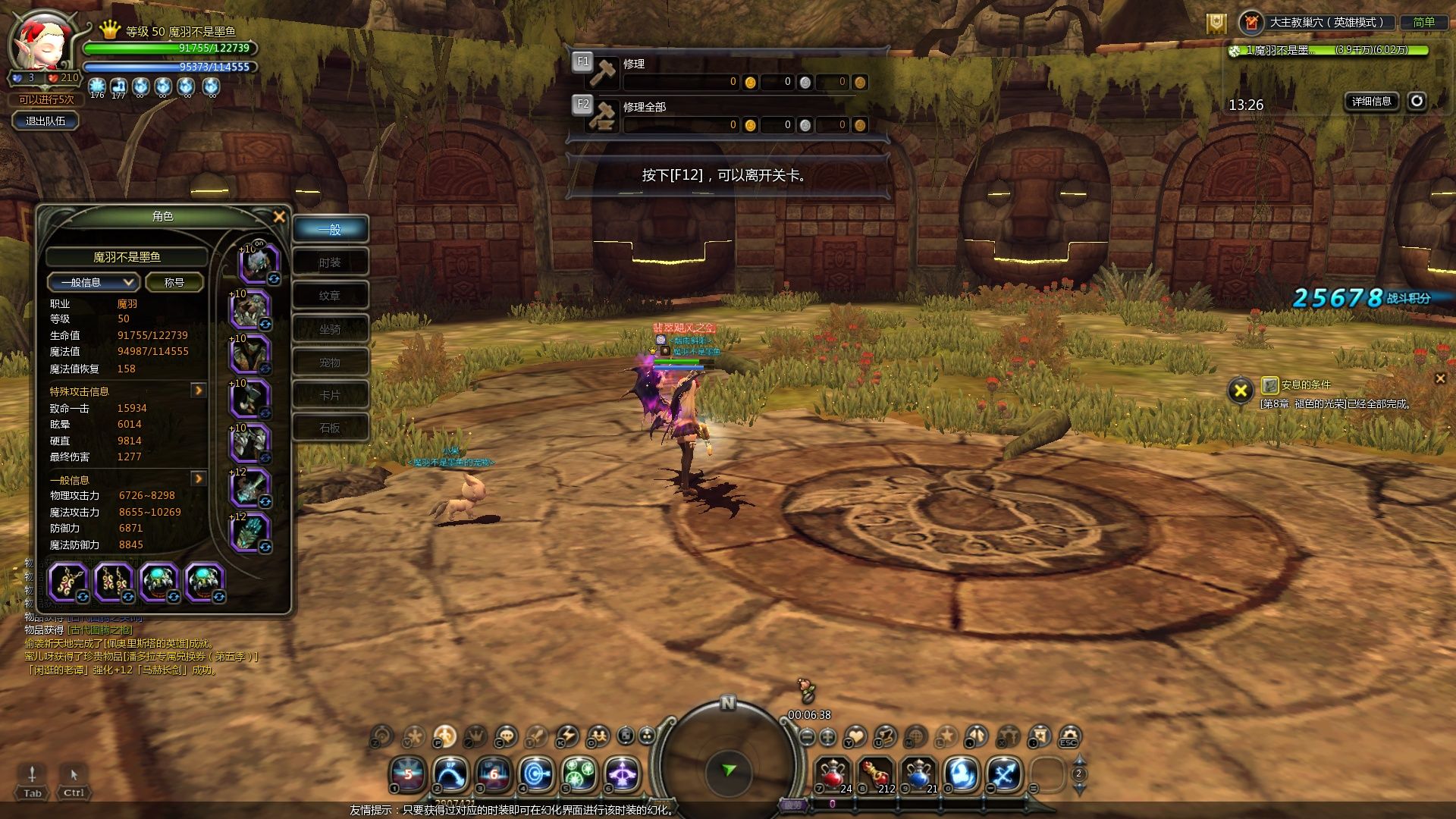Switch to the 石板 plate tab
The image size is (1456, 819).
point(330,428)
